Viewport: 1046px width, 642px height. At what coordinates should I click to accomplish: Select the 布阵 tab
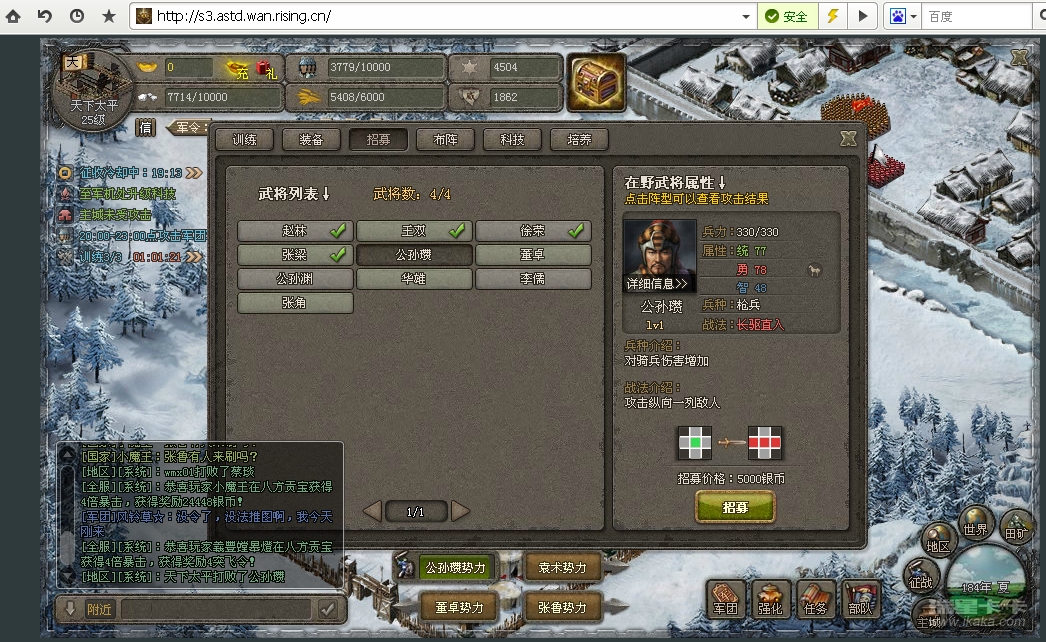click(x=445, y=140)
